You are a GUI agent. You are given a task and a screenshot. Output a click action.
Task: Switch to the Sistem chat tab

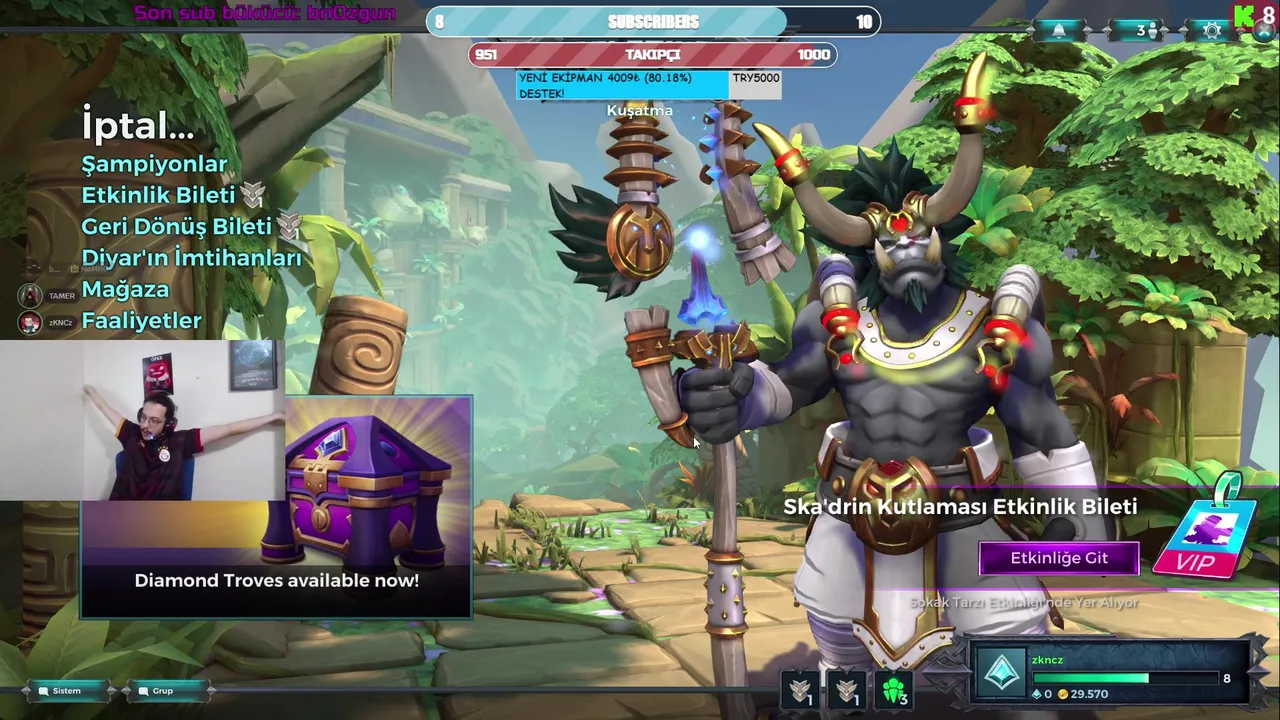pyautogui.click(x=66, y=691)
